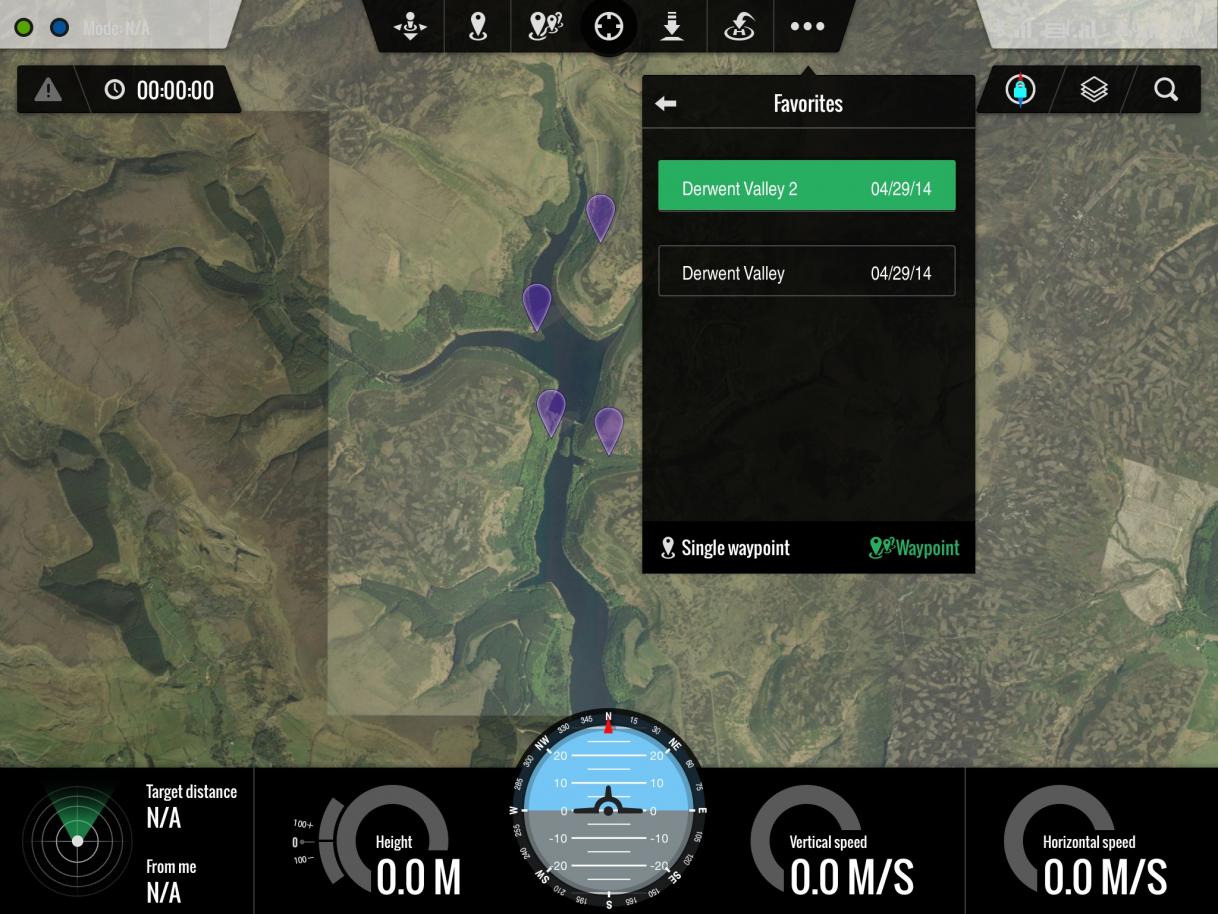This screenshot has height=914, width=1218.
Task: Activate the crosshair target mode
Action: pos(609,27)
